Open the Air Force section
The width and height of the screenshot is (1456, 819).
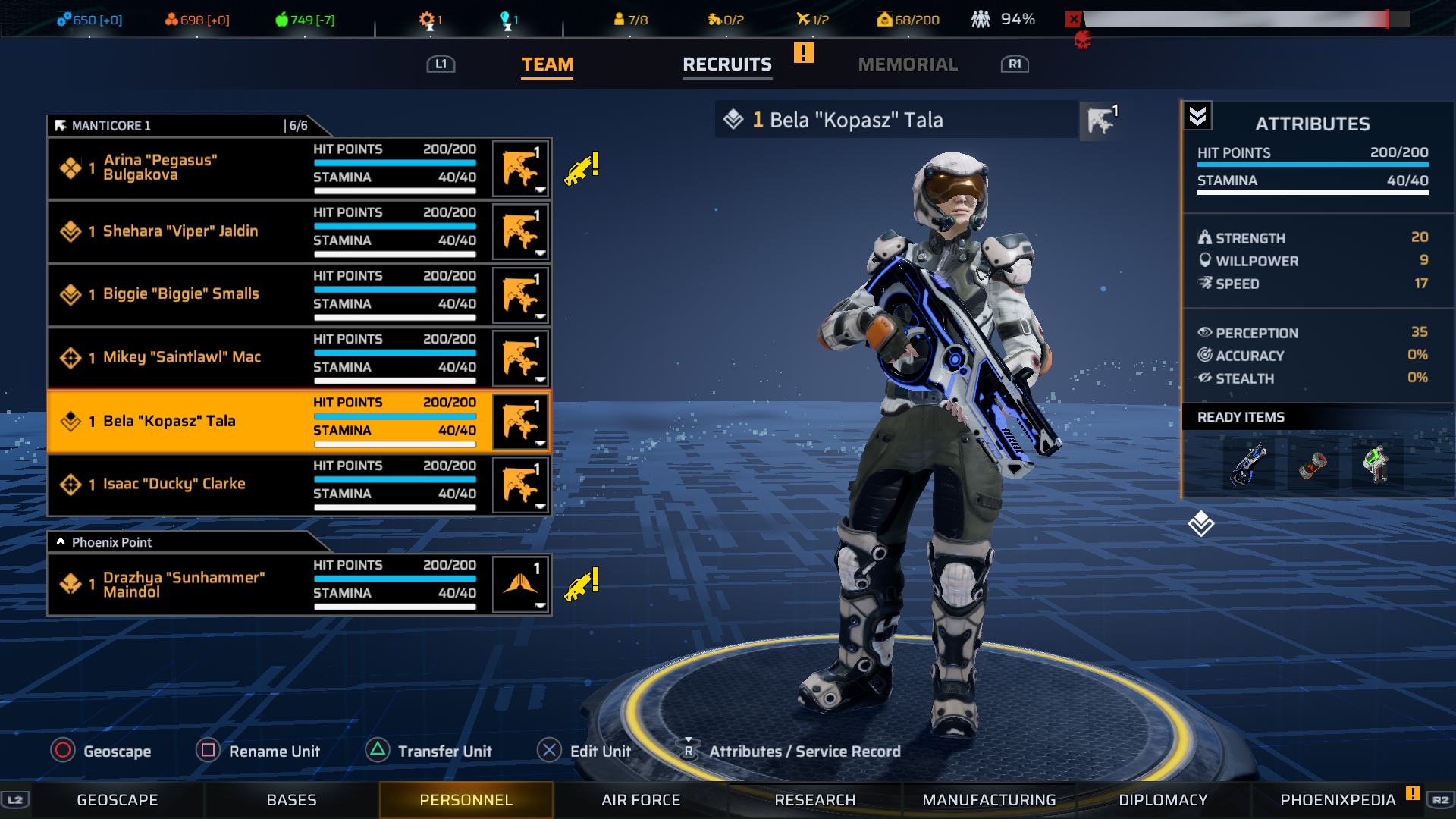[x=641, y=800]
